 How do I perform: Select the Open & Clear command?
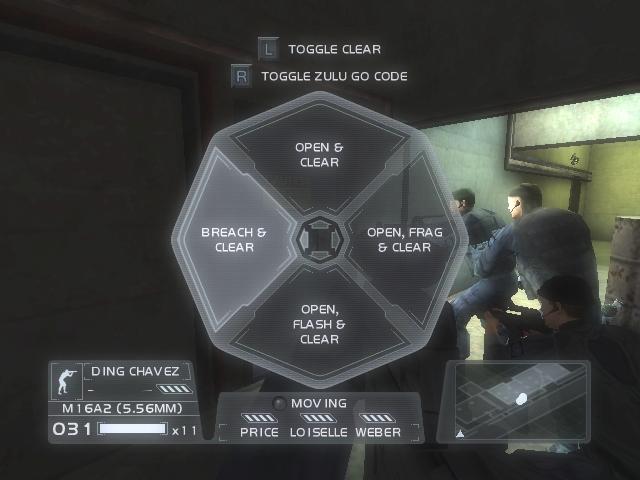[319, 155]
